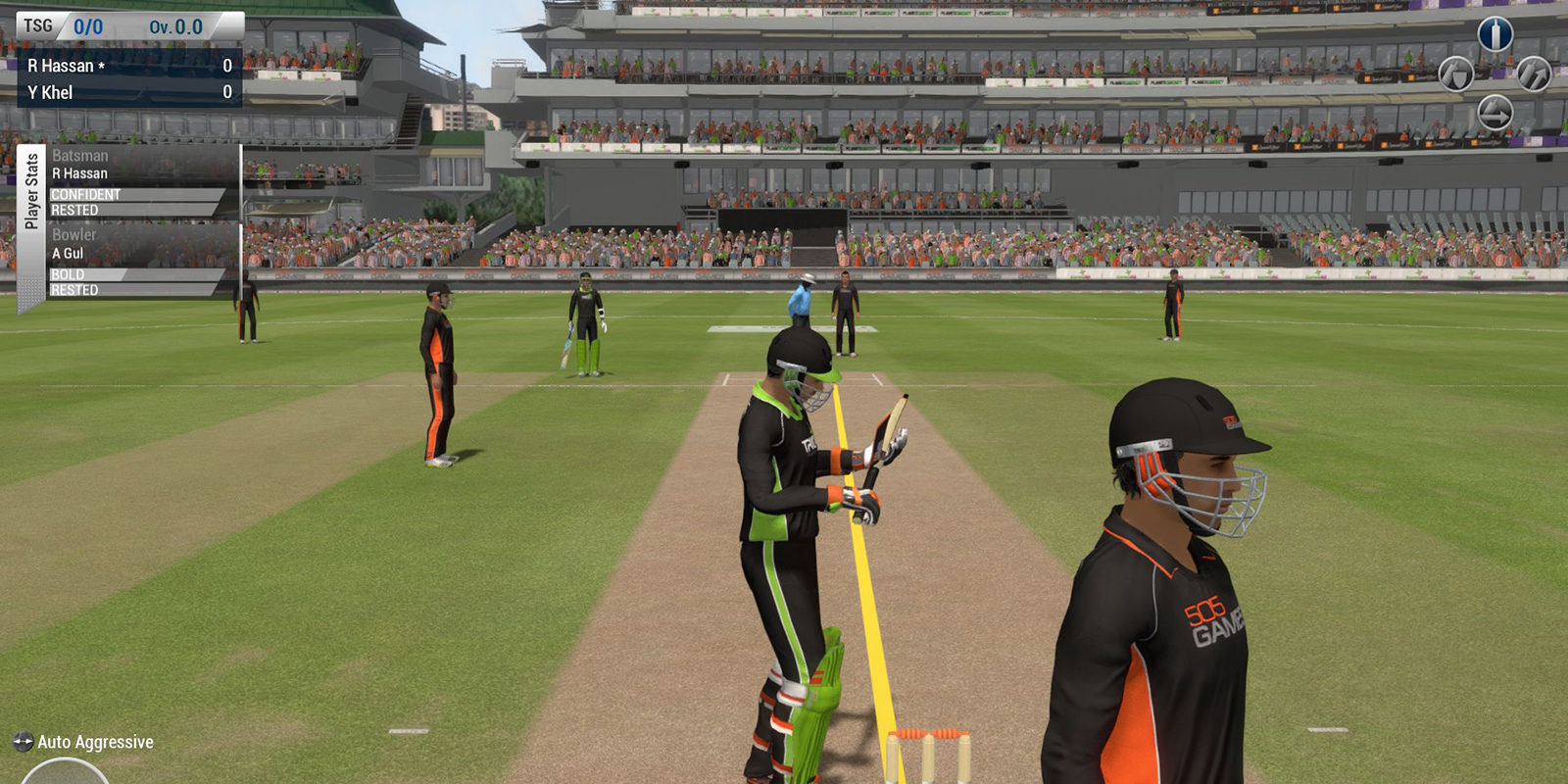Select the blue upright bat icon
Viewport: 1568px width, 784px height.
click(1494, 34)
